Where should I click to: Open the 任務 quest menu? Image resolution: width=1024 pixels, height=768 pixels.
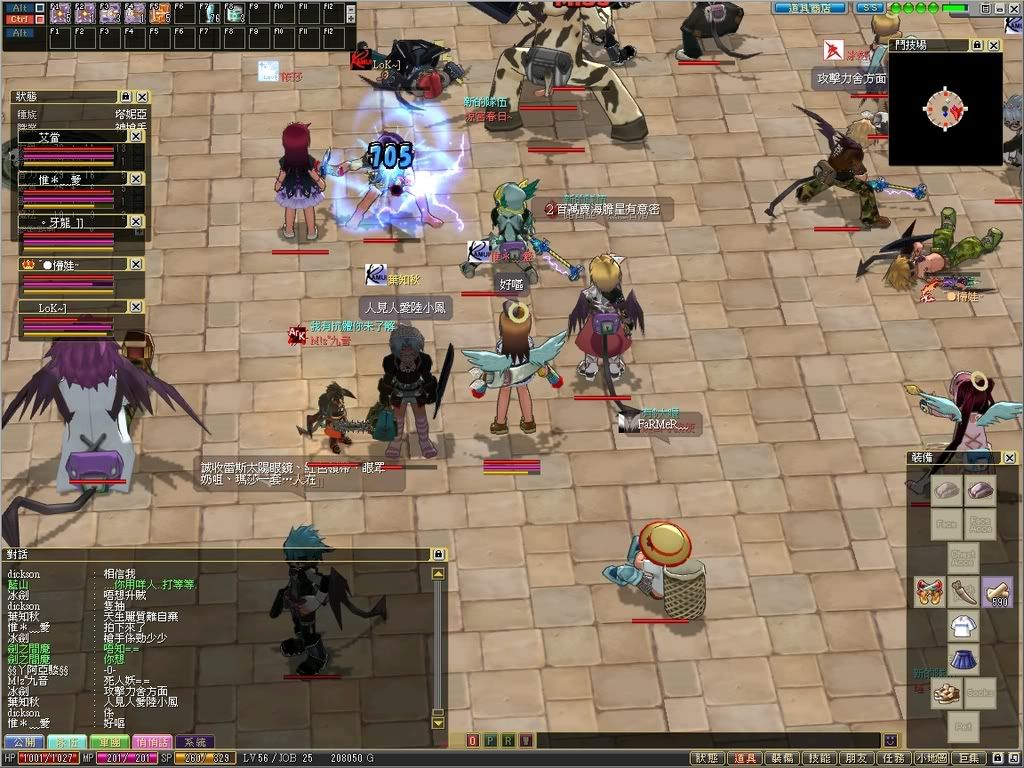pos(893,759)
